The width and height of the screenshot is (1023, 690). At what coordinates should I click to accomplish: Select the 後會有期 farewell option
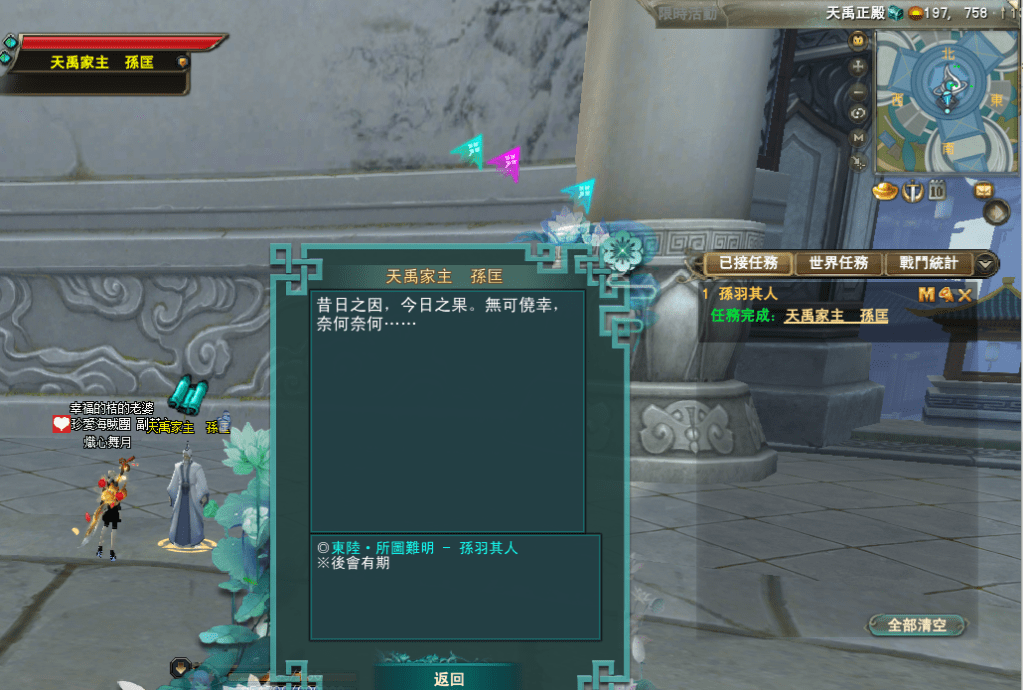(359, 563)
